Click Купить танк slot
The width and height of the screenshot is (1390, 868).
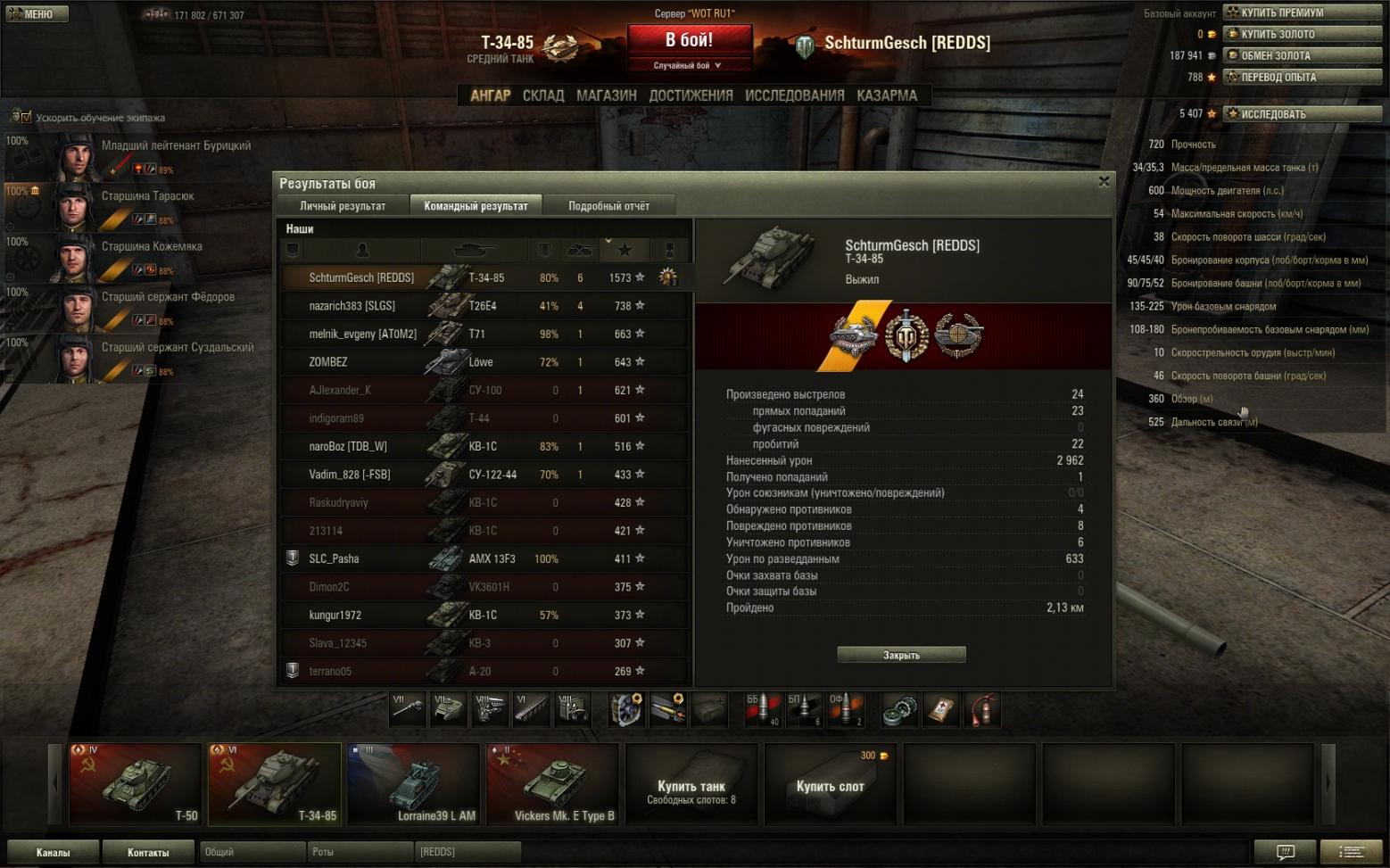point(691,786)
